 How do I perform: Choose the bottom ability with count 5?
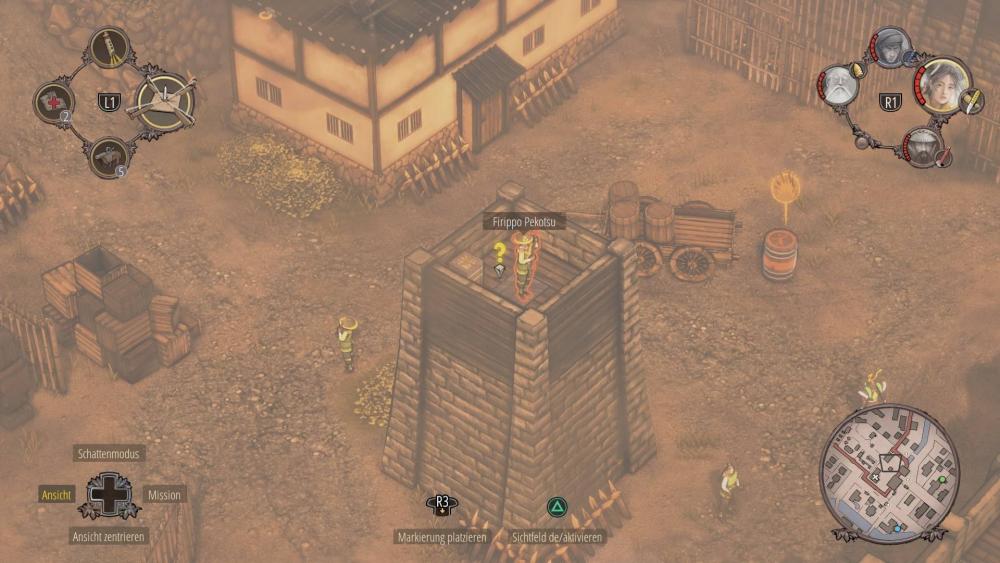tap(108, 157)
